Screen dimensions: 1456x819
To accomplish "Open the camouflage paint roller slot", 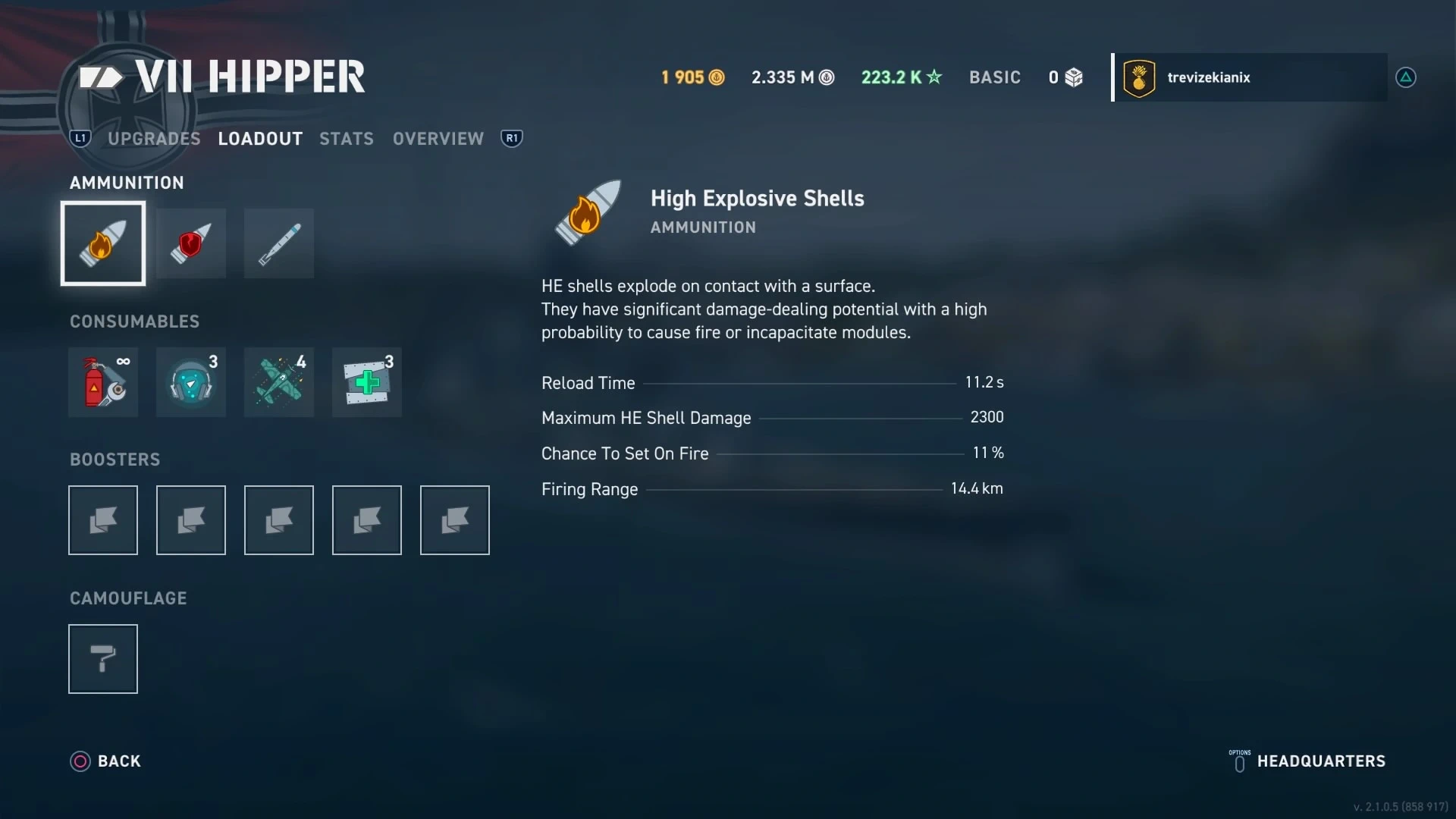I will (103, 659).
